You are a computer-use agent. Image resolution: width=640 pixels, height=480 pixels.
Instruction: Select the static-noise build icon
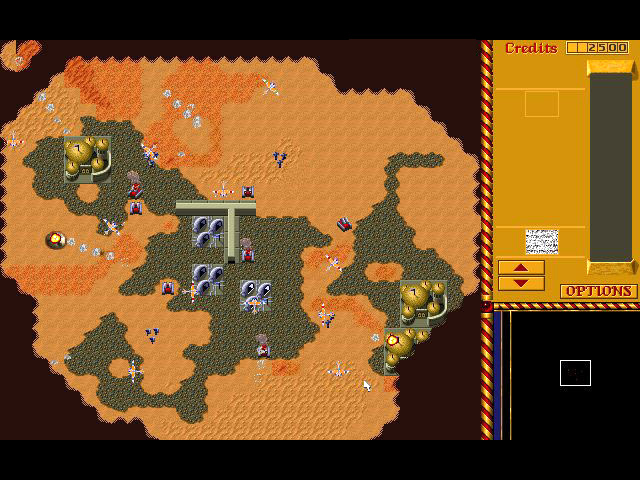(541, 241)
